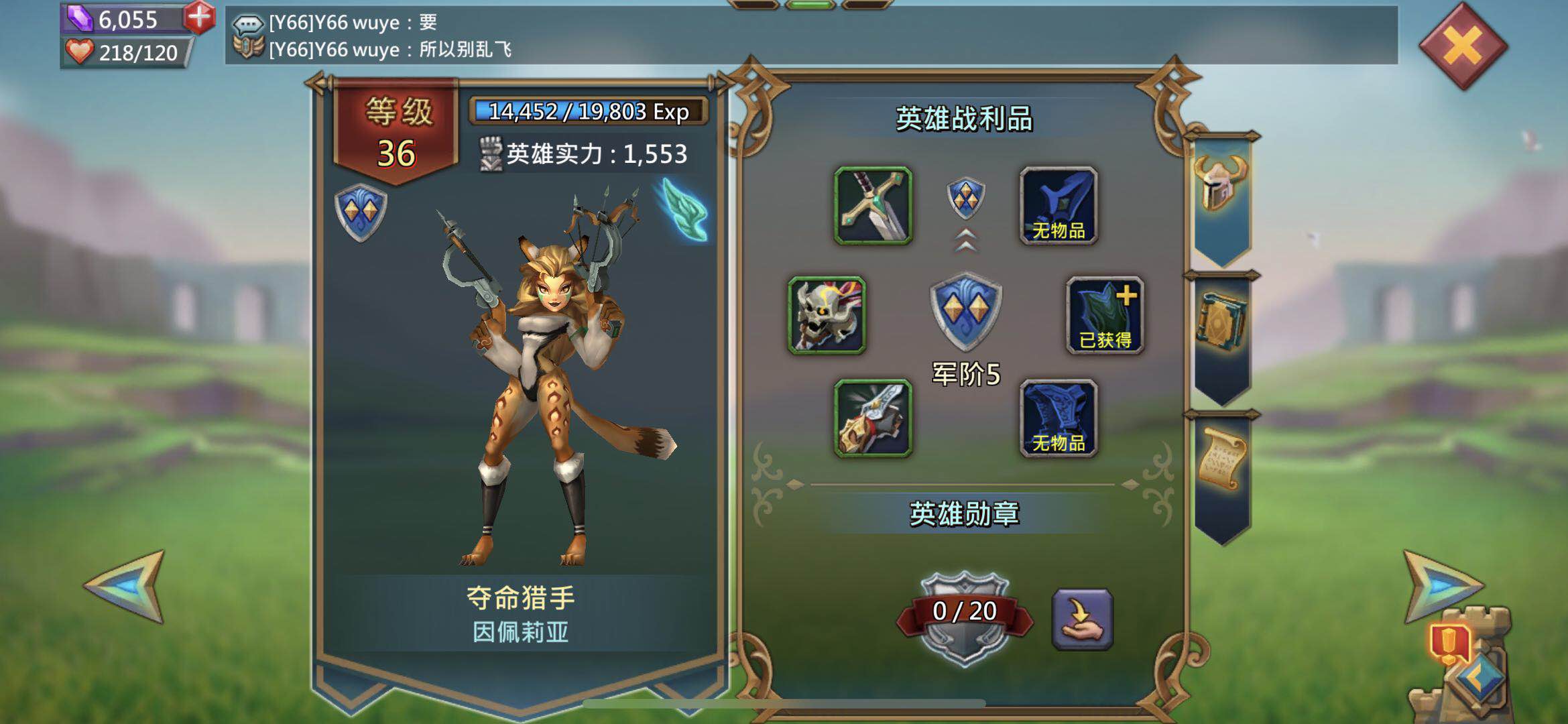Add more gems with the plus button
Viewport: 1568px width, 724px height.
199,17
